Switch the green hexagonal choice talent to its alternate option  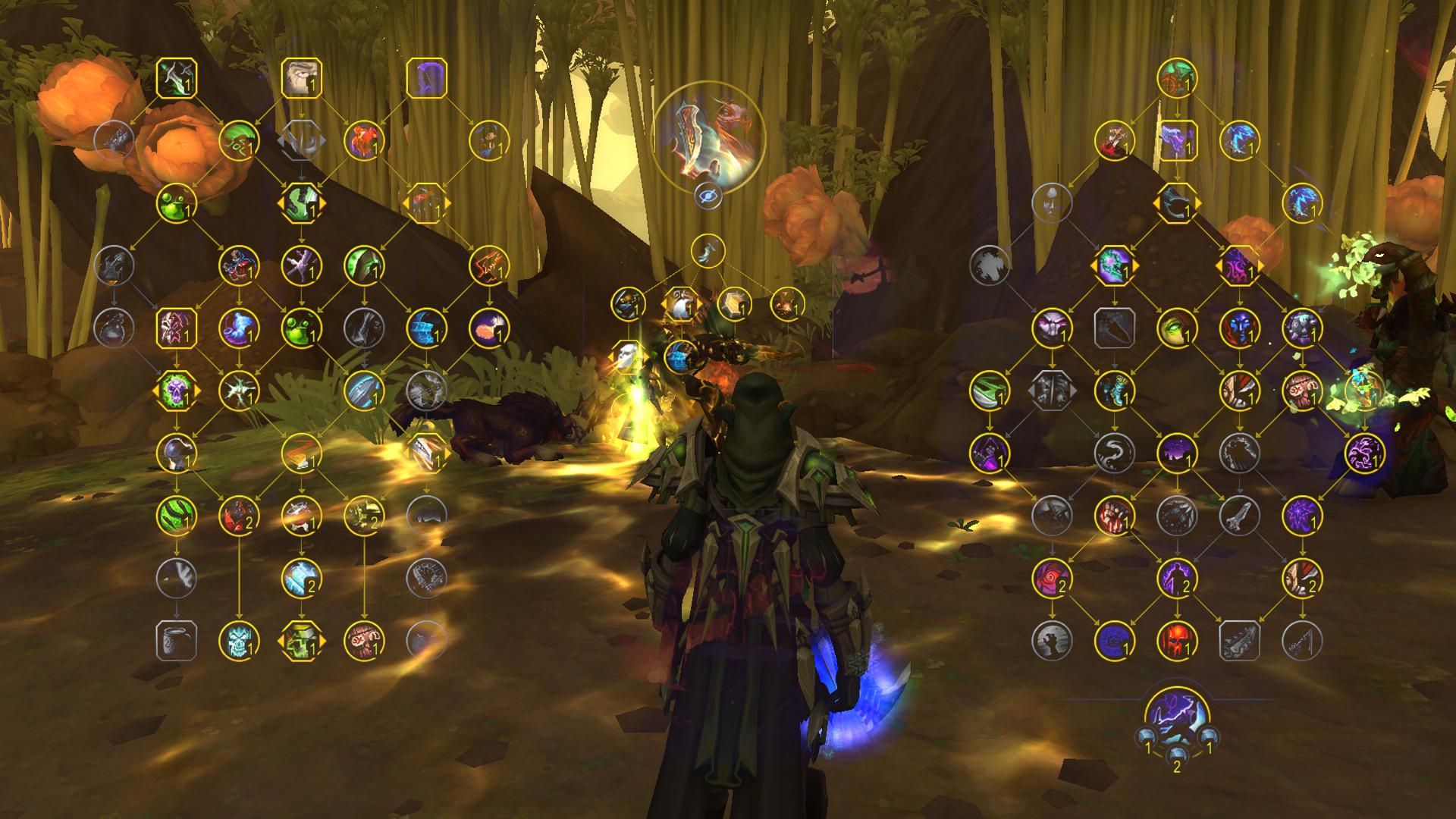point(326,202)
